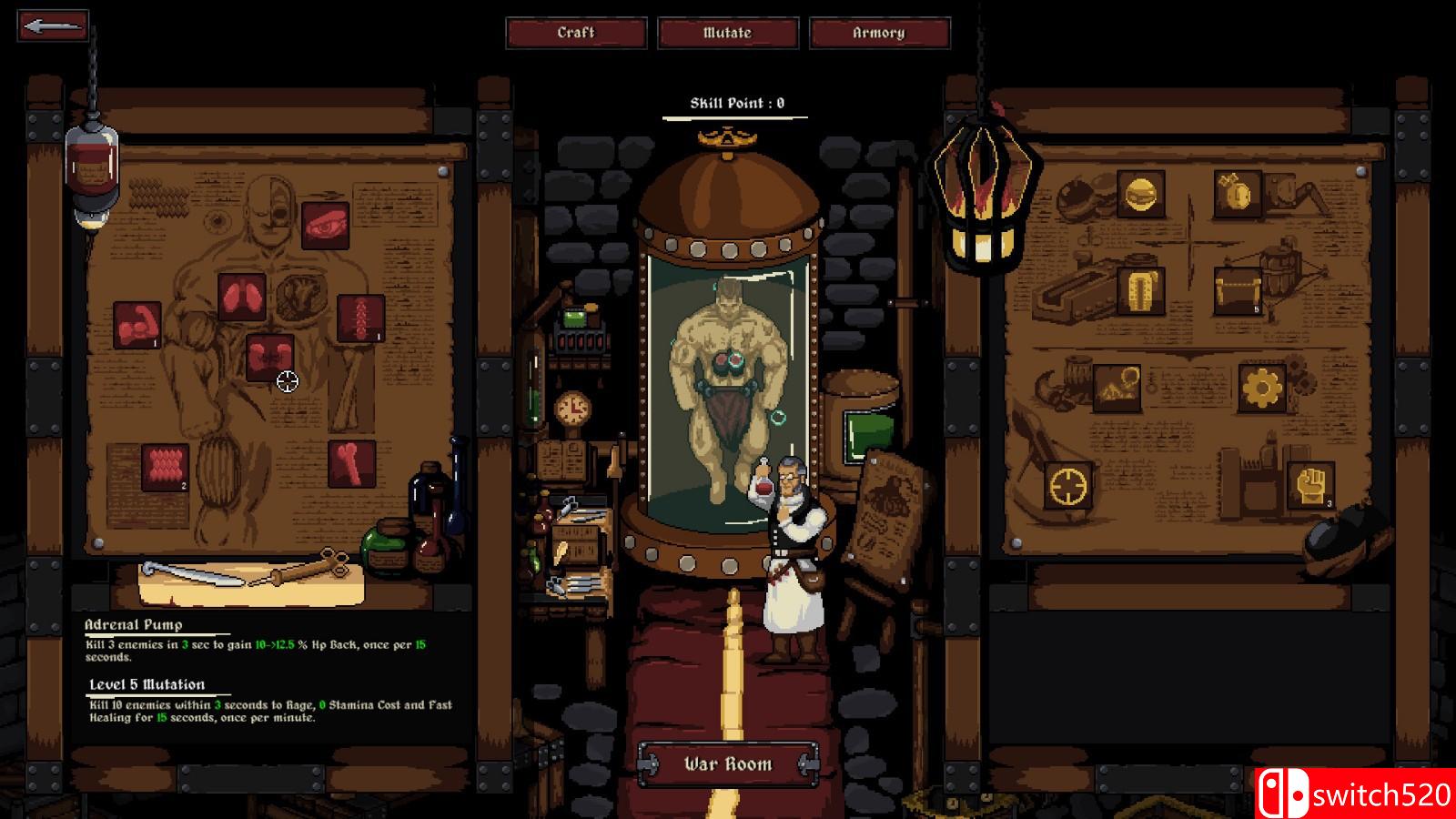Select the muscle fiber mutation marked 2

[x=166, y=466]
